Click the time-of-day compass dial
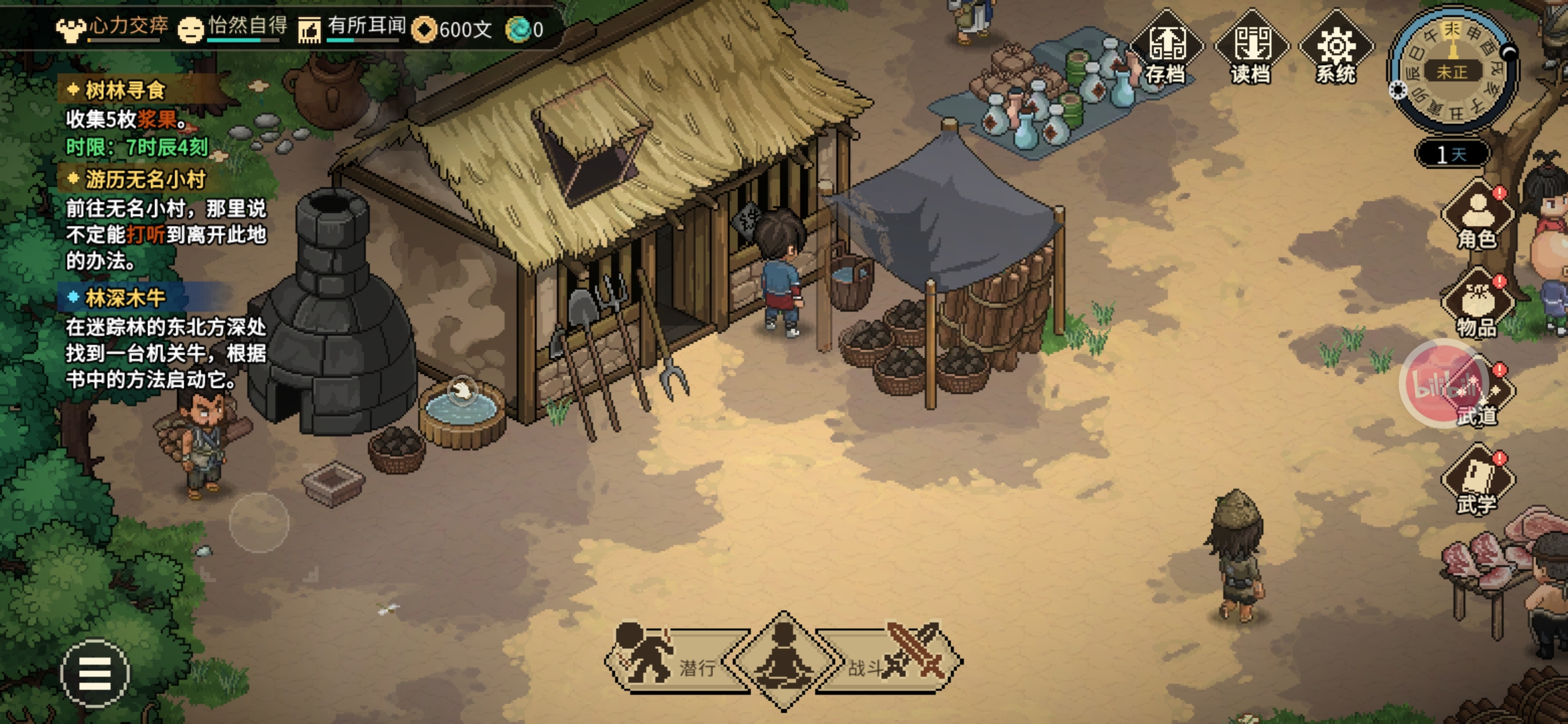 (1453, 70)
